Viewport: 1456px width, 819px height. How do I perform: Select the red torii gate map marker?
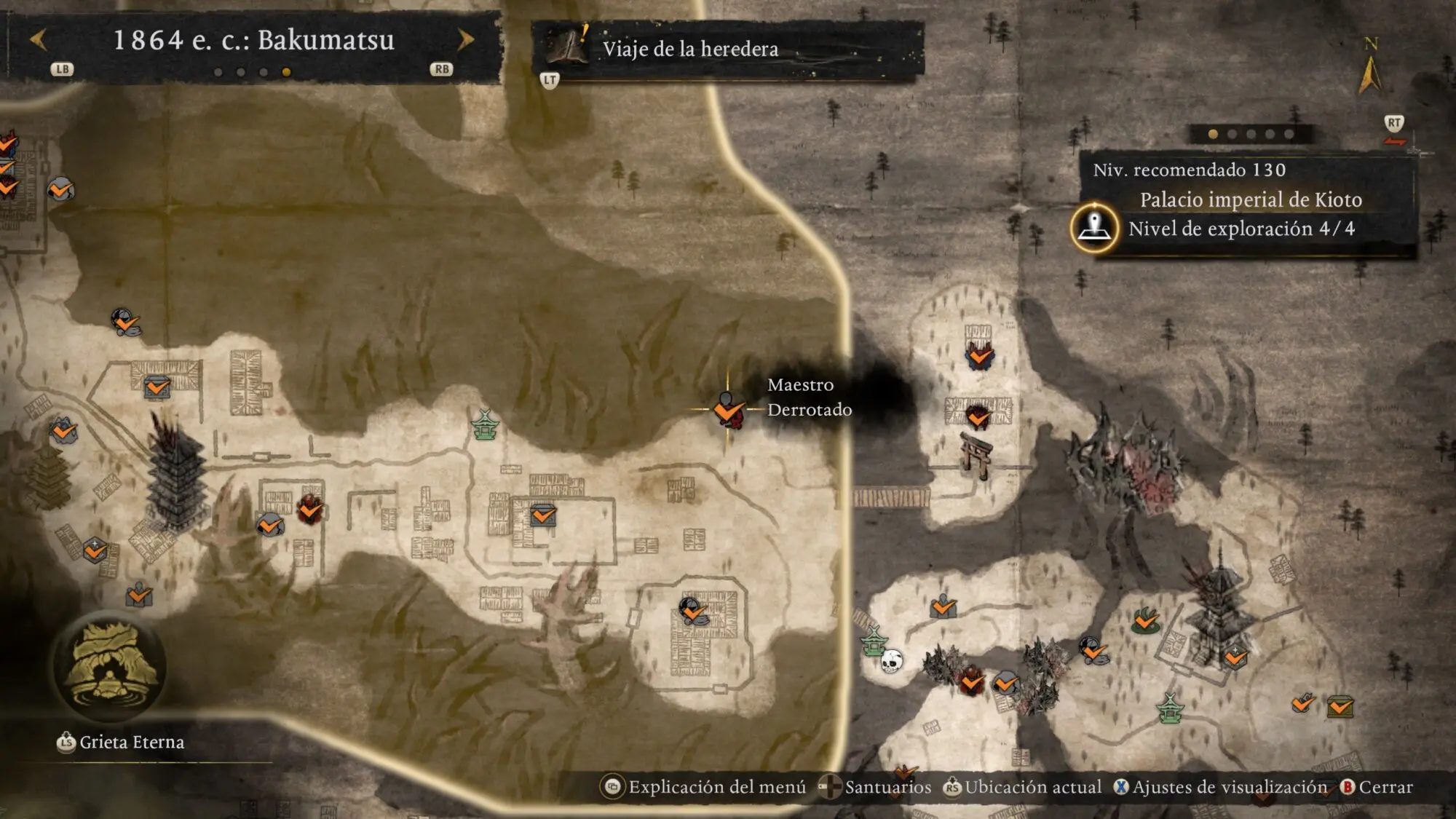point(976,454)
